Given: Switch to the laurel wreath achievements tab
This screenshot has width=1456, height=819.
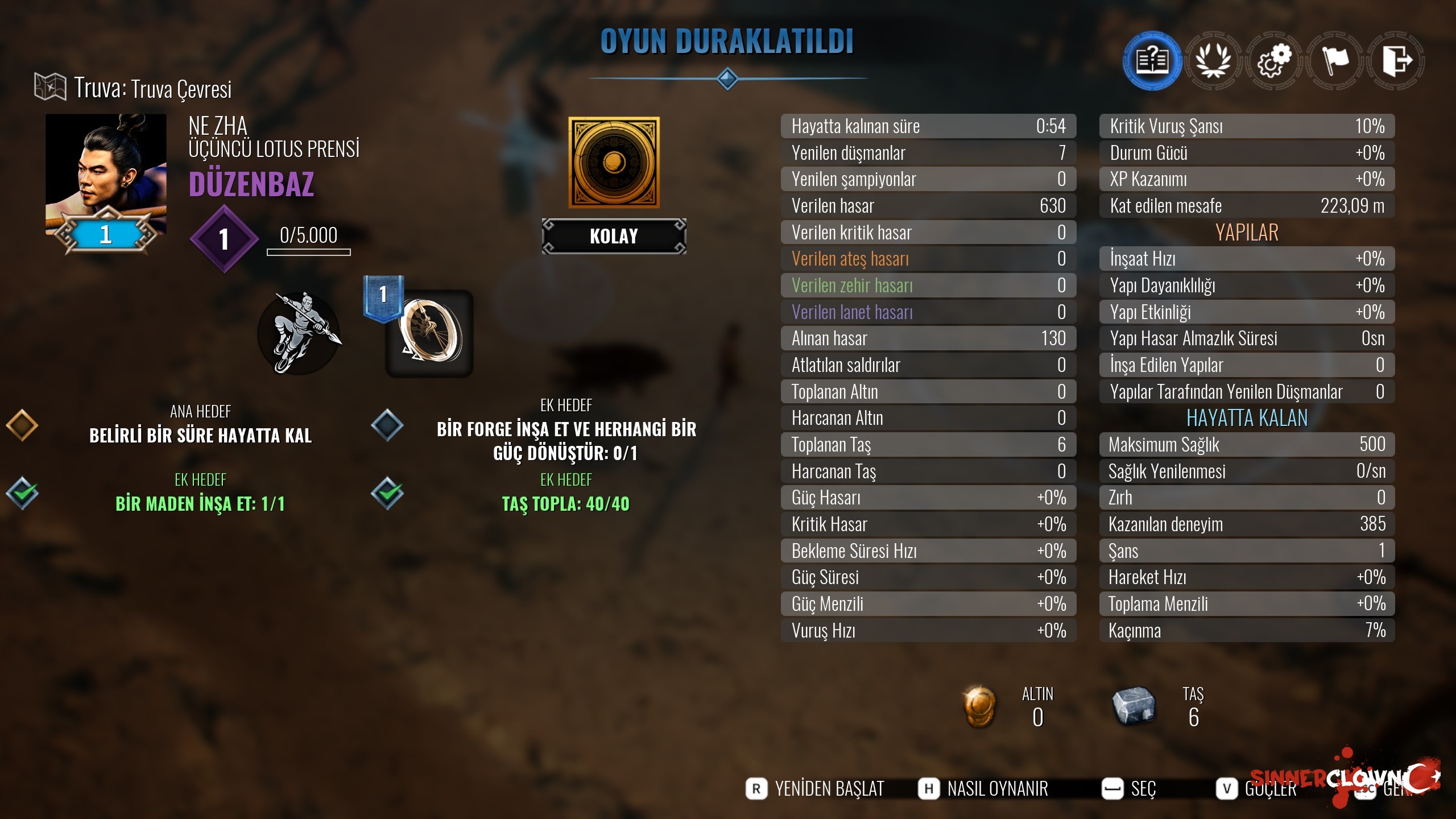Looking at the screenshot, I should (x=1213, y=60).
